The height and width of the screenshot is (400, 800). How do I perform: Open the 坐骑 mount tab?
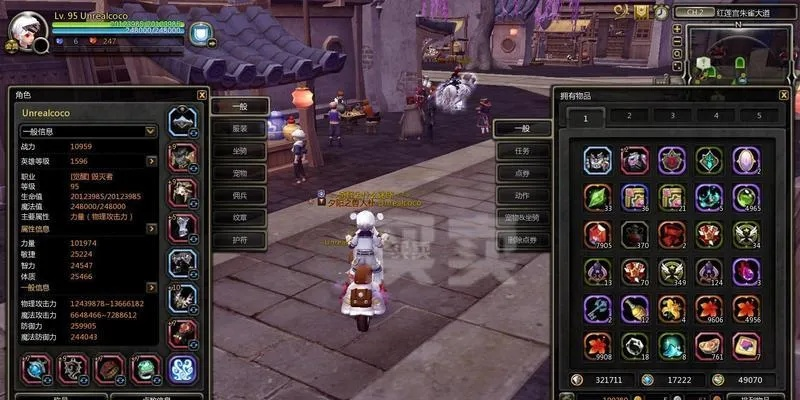[240, 151]
